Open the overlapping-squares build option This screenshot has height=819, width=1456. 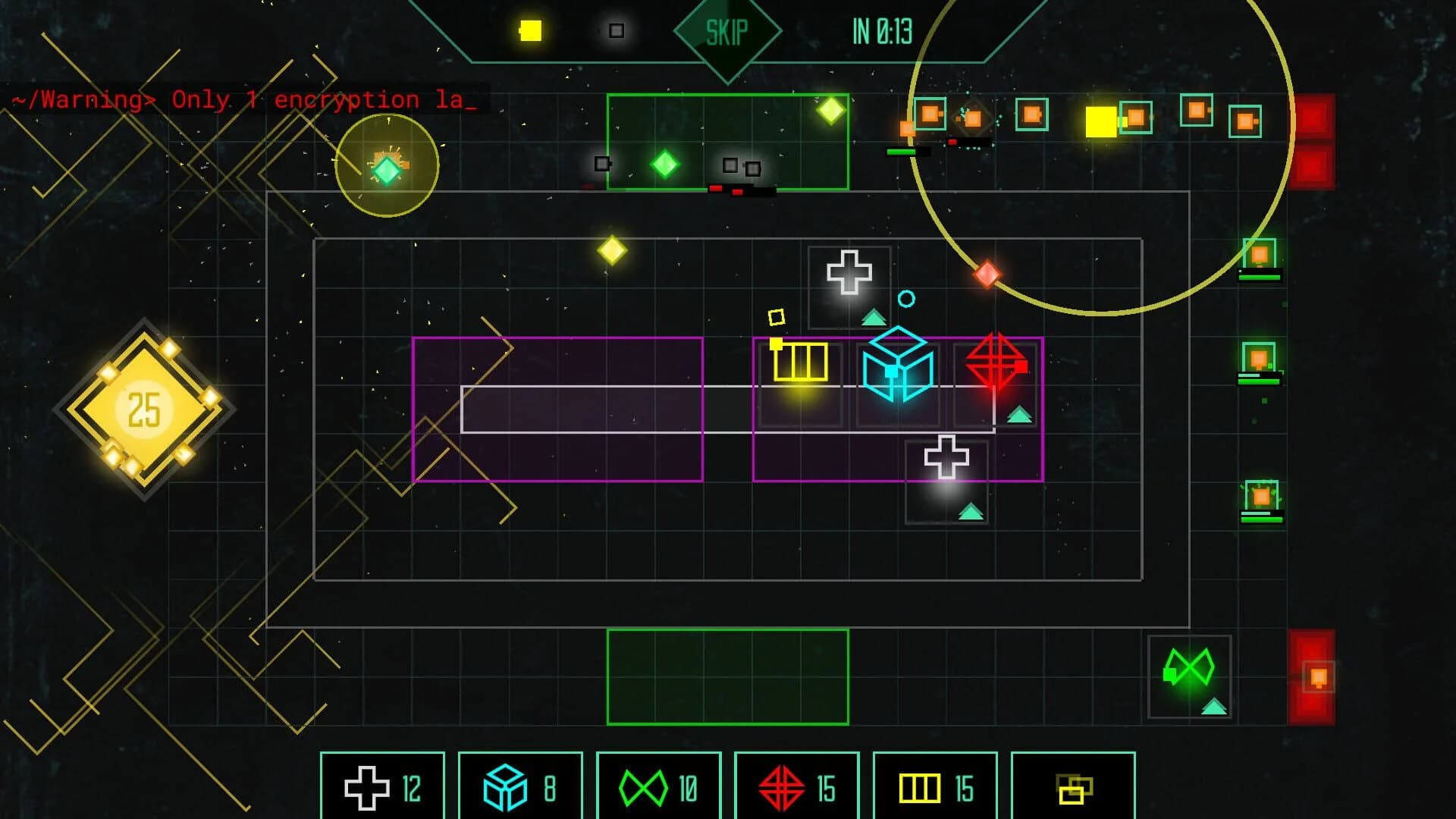coord(1072,786)
